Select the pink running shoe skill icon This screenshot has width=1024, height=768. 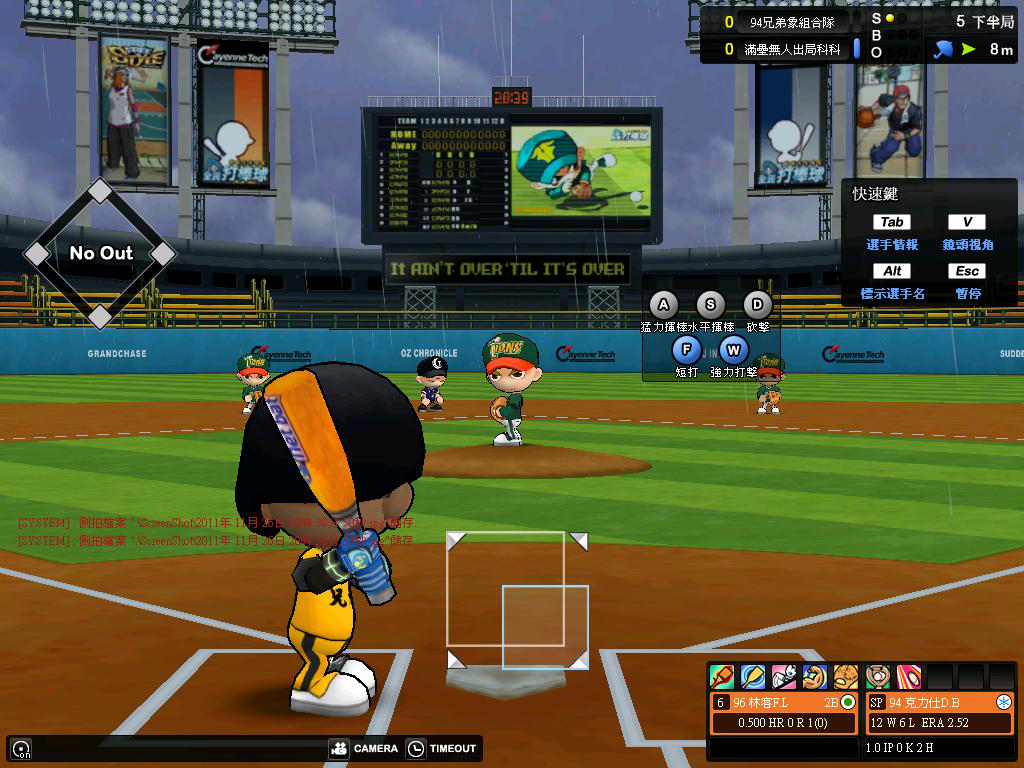pyautogui.click(x=784, y=677)
